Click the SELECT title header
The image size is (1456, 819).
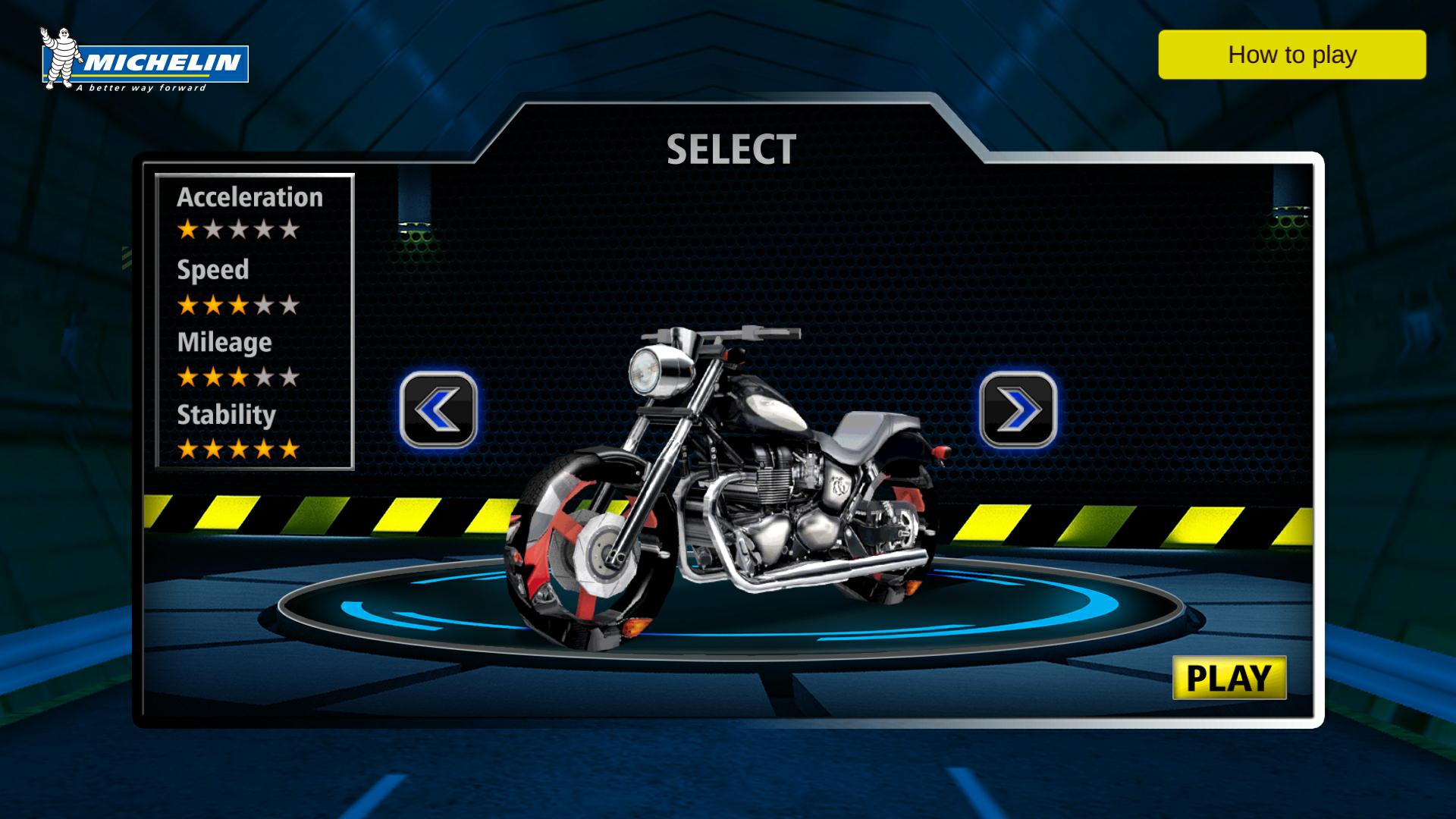pyautogui.click(x=732, y=149)
